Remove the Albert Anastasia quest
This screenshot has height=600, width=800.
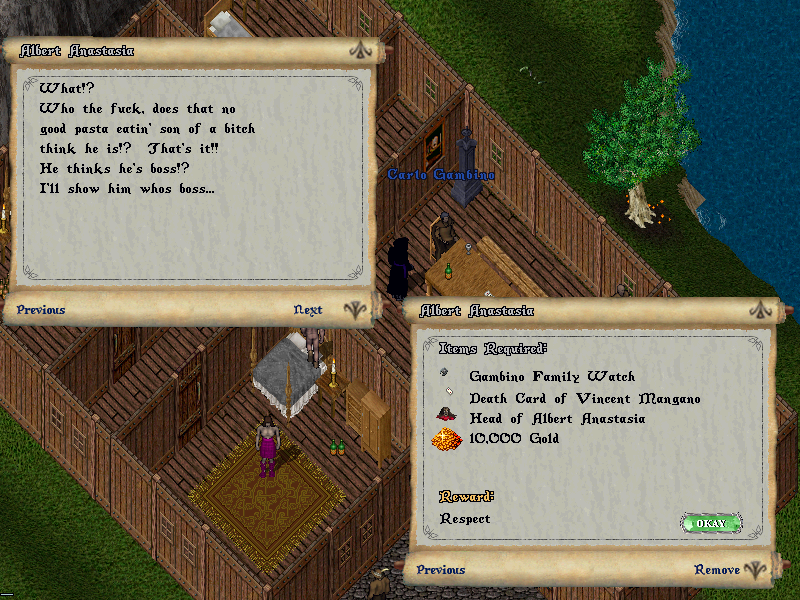[x=717, y=570]
